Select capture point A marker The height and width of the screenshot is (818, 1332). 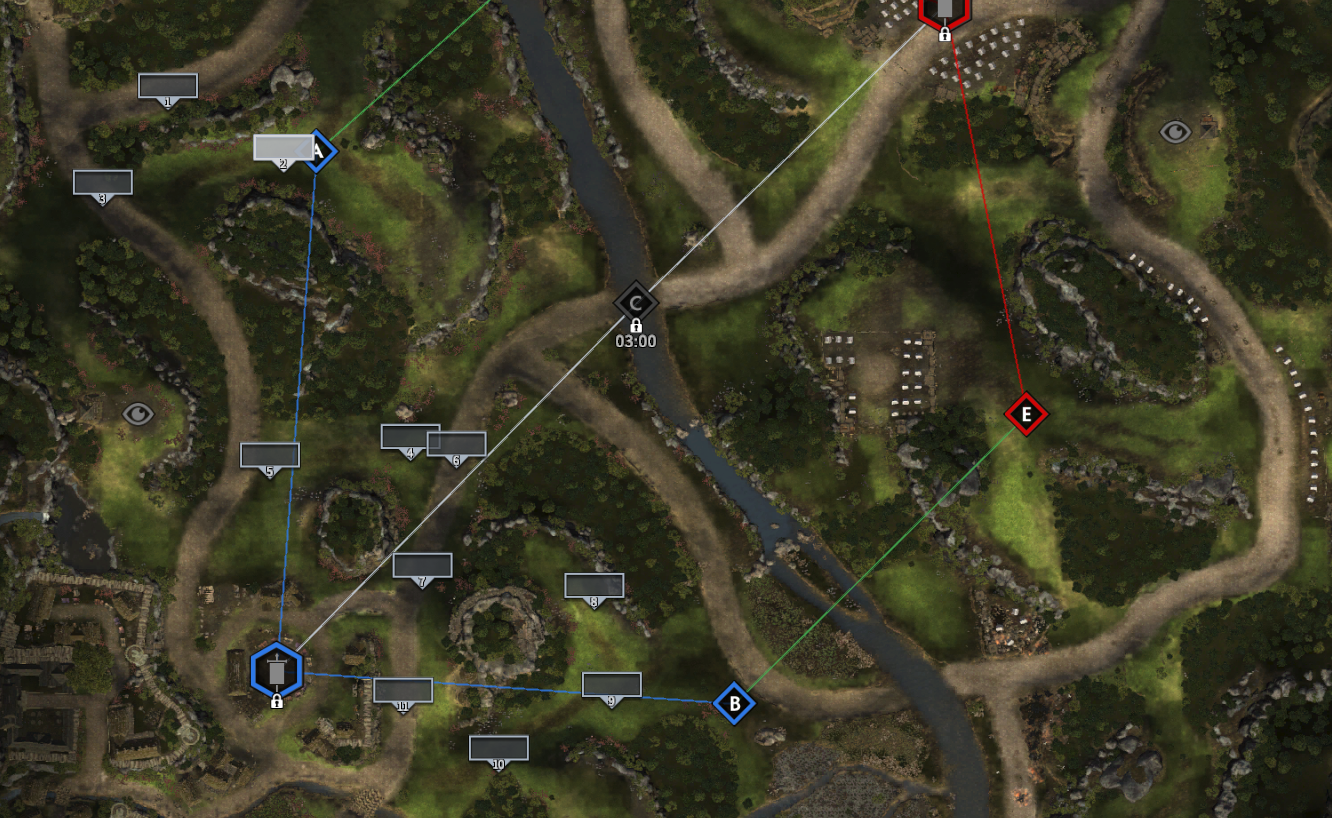click(320, 151)
